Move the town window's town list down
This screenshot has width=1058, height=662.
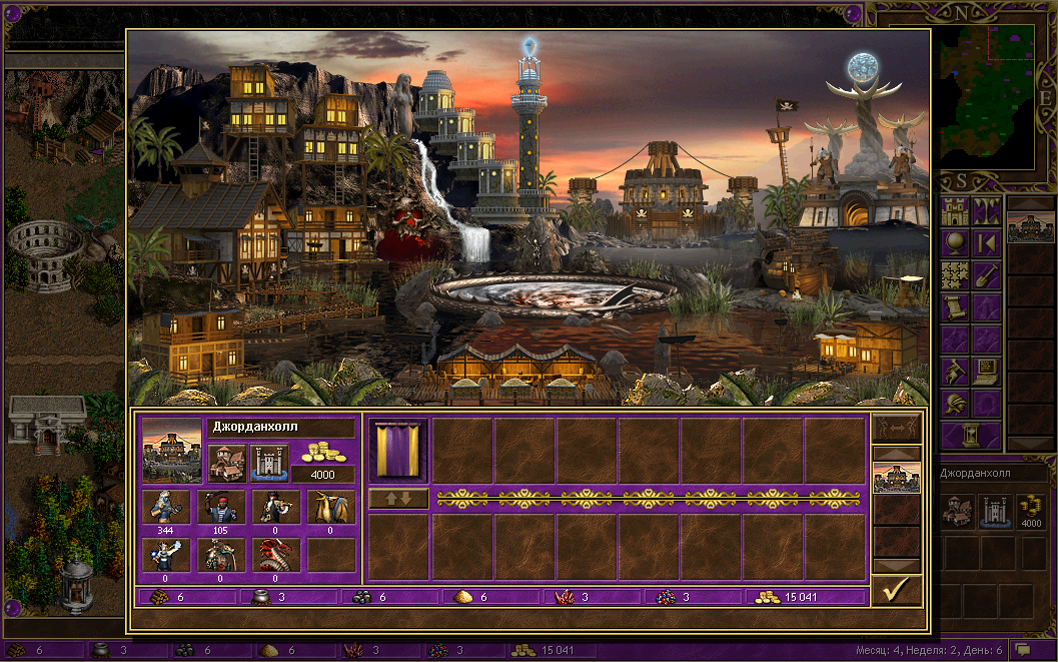[896, 566]
